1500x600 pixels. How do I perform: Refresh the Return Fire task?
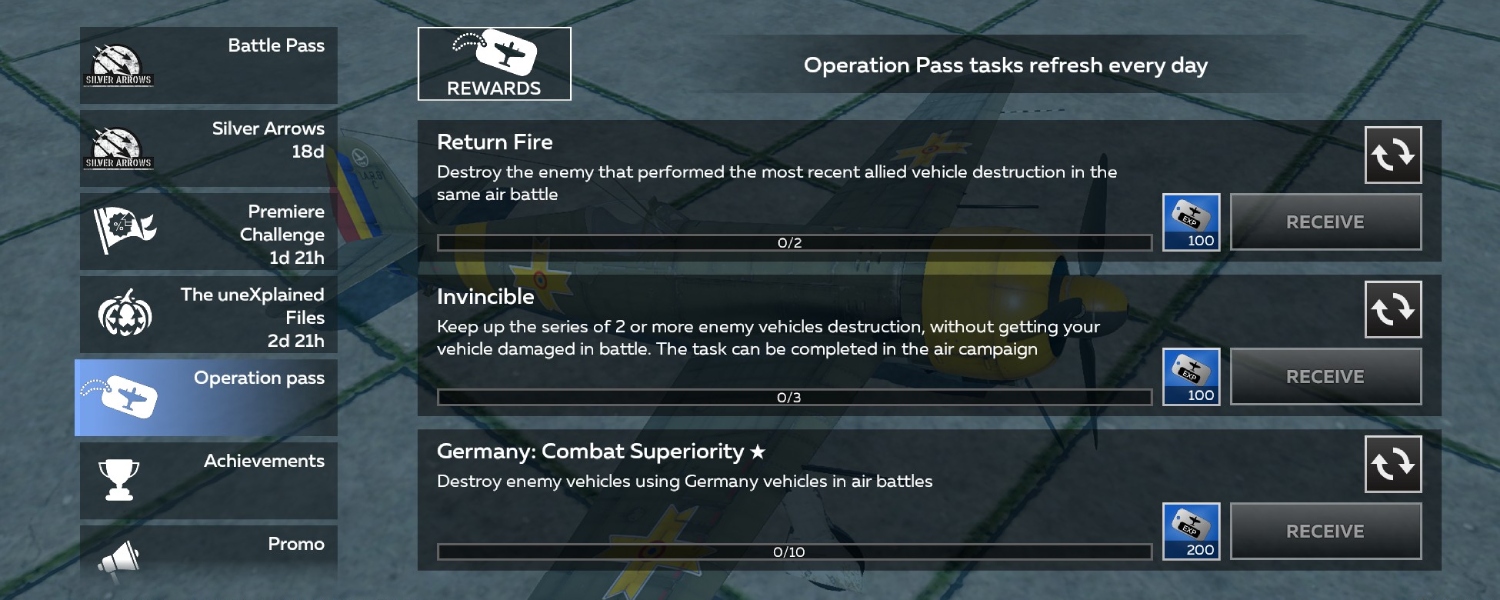[1393, 155]
